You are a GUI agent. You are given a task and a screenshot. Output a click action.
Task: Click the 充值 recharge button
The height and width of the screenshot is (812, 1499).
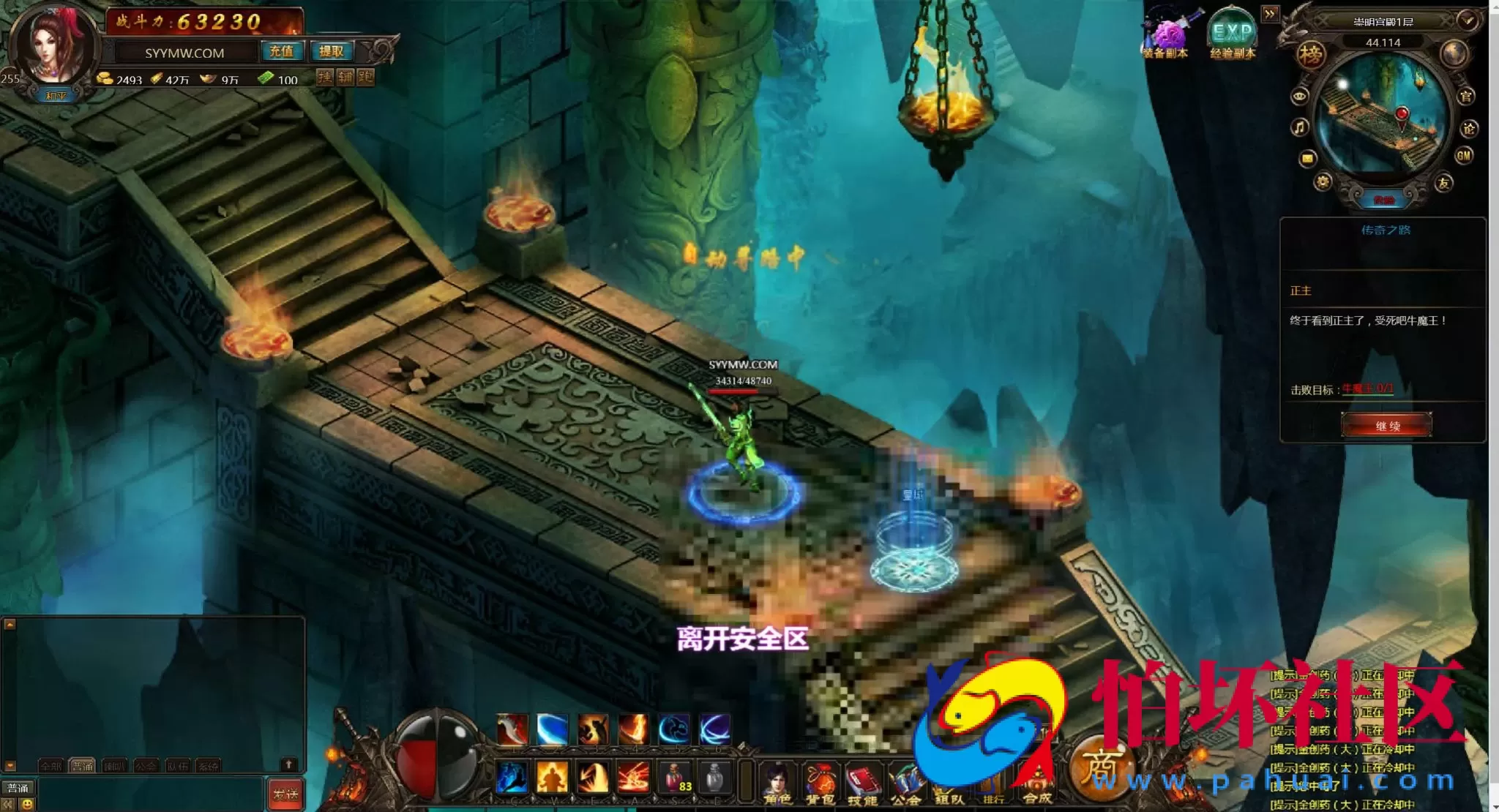tap(281, 51)
